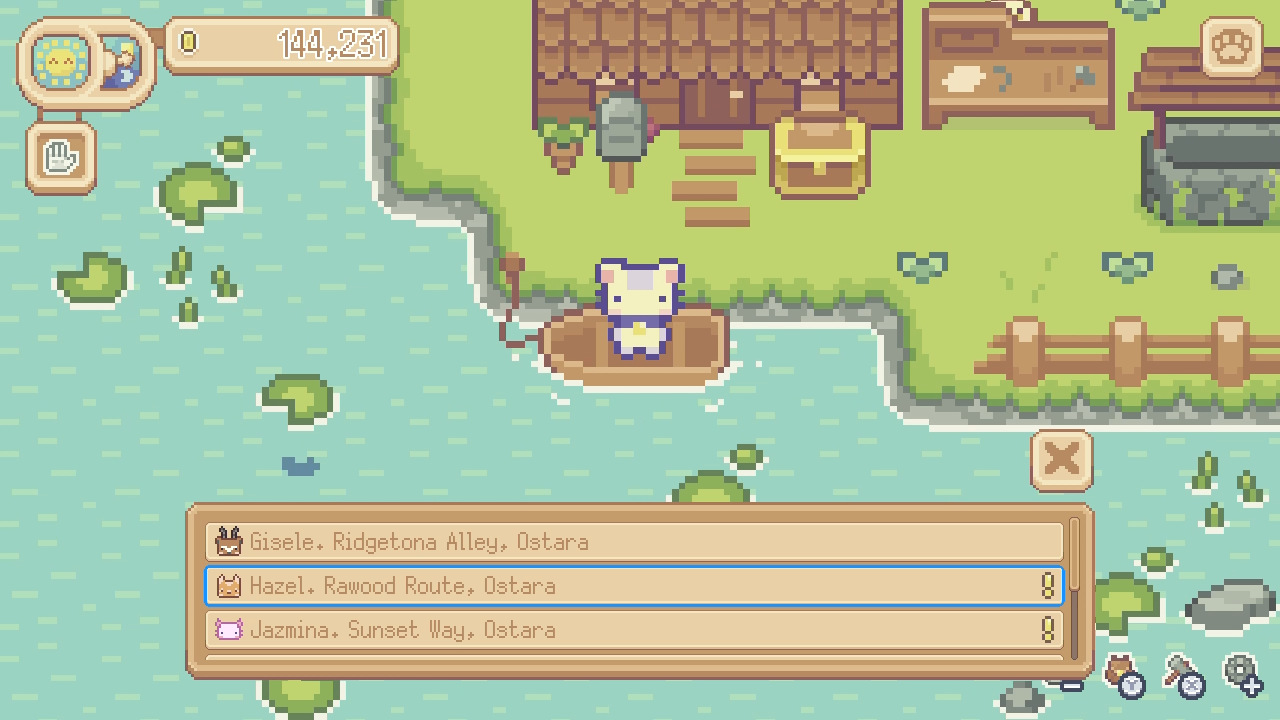Toggle the exclamation badge on Jazmina's row
This screenshot has width=1280, height=720.
point(1048,630)
